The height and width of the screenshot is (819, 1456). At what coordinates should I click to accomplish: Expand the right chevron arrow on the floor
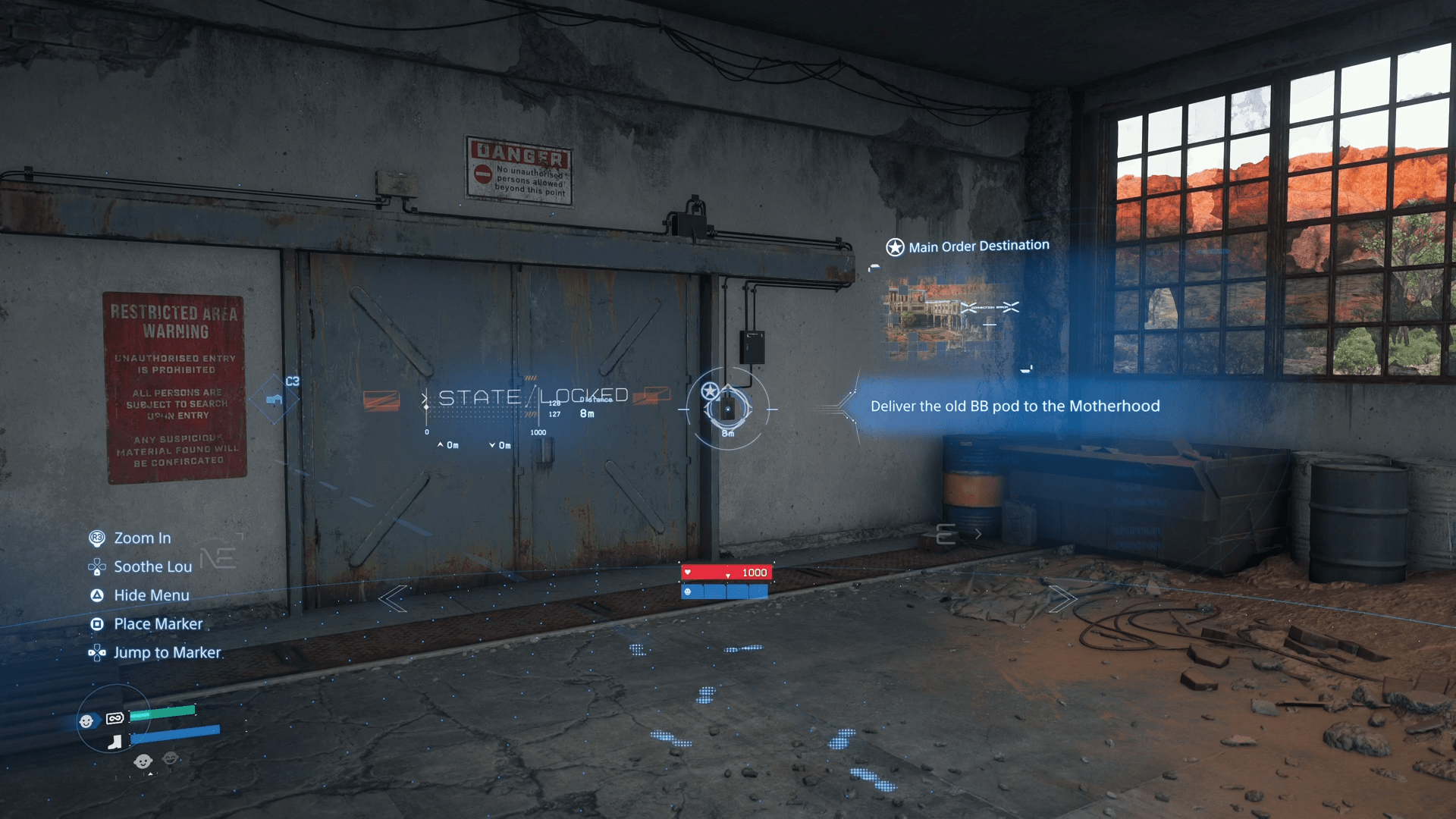point(1064,599)
